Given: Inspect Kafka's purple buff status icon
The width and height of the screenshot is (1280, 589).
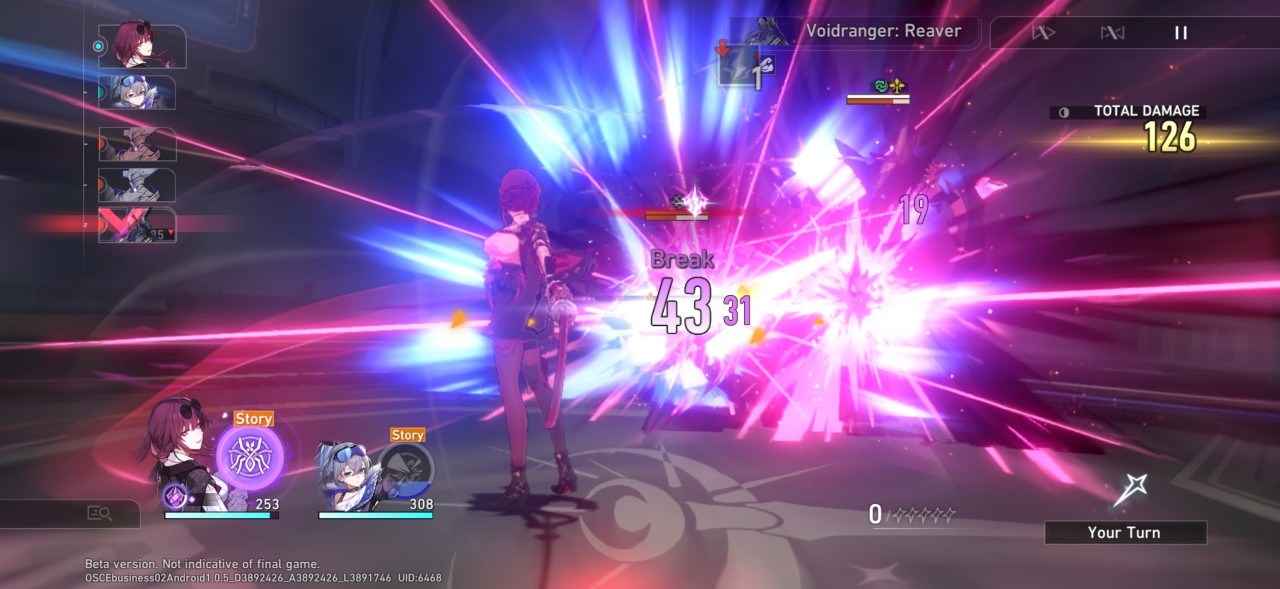Looking at the screenshot, I should (174, 496).
